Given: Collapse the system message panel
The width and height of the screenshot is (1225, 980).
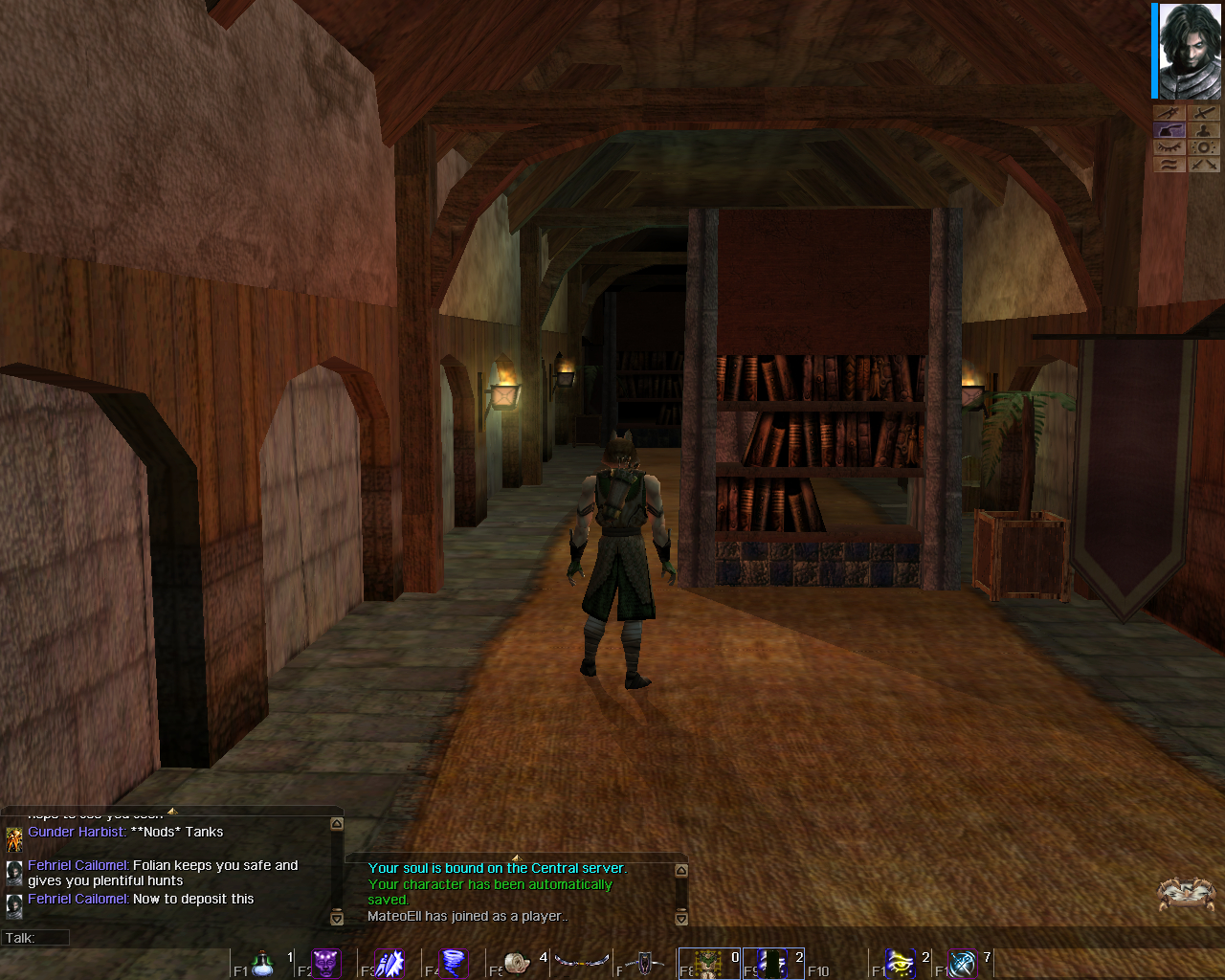Looking at the screenshot, I should (x=517, y=859).
